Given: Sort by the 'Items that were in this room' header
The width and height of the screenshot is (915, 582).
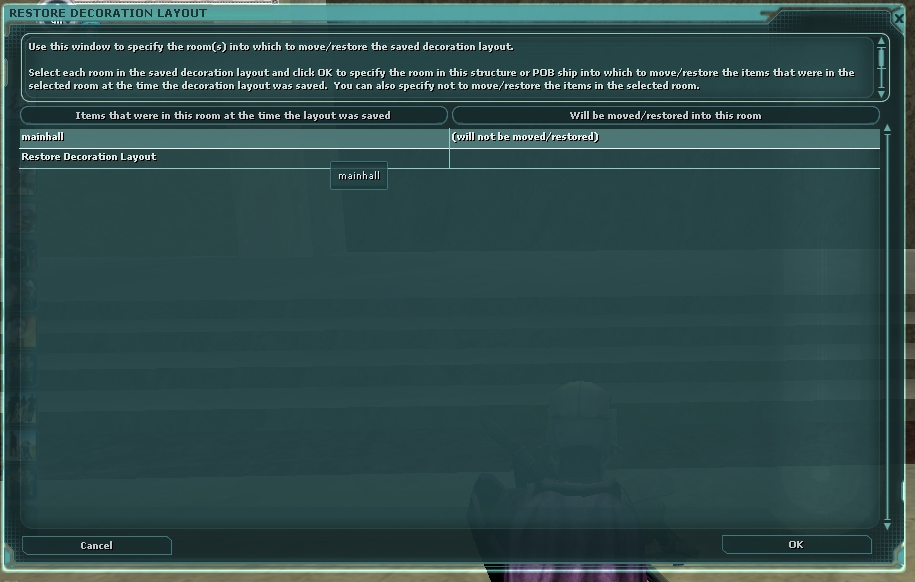Looking at the screenshot, I should click(233, 116).
